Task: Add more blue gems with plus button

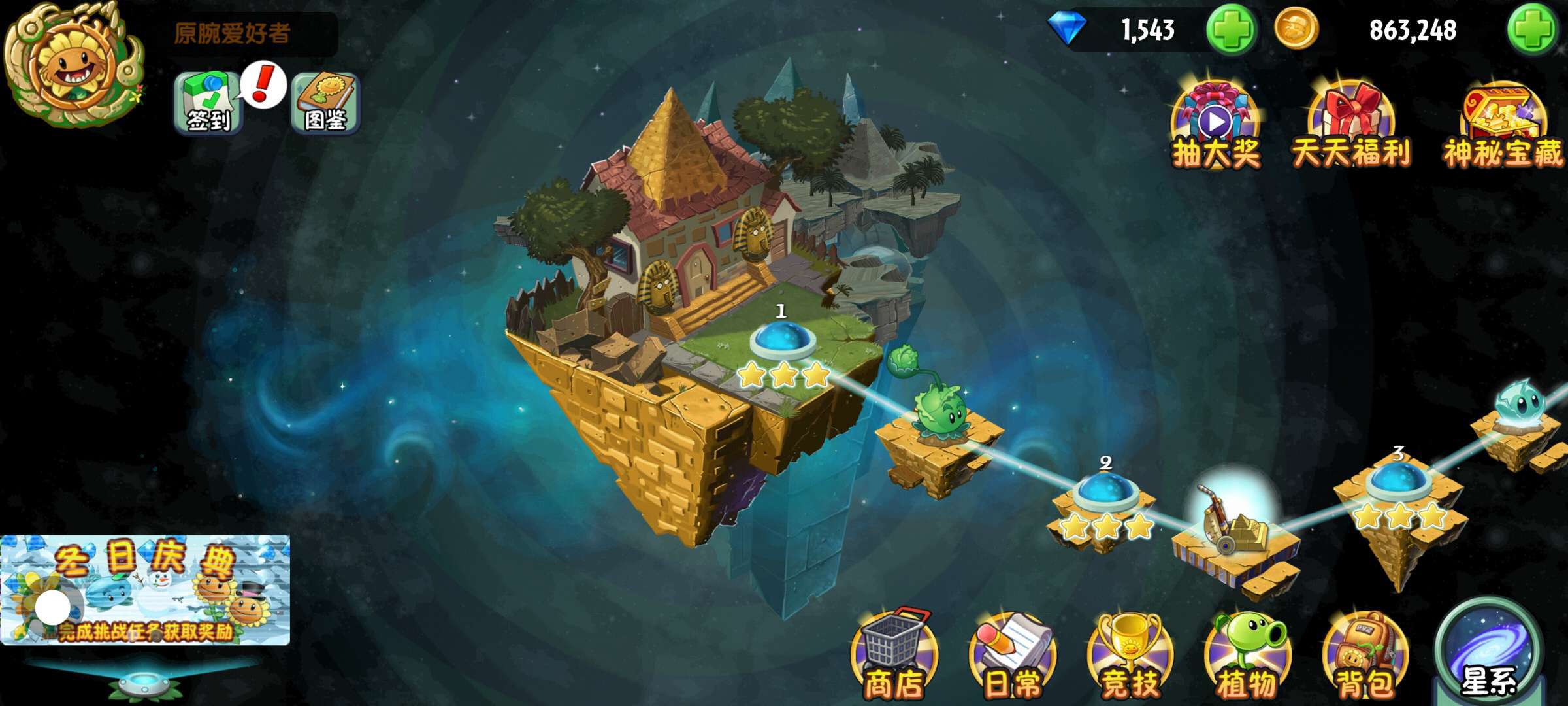Action: (x=1231, y=30)
